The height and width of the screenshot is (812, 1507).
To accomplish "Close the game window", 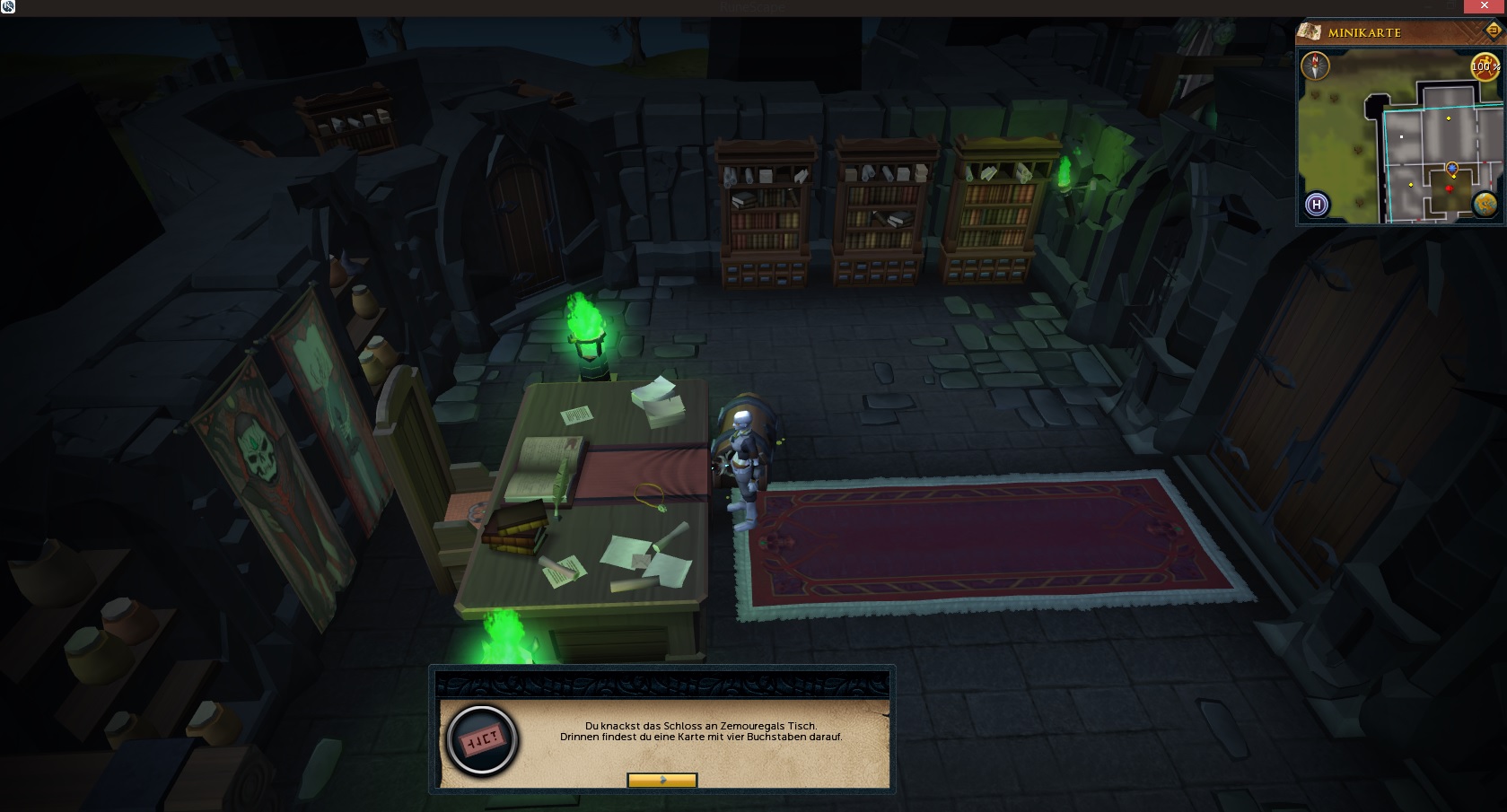I will [x=1484, y=6].
